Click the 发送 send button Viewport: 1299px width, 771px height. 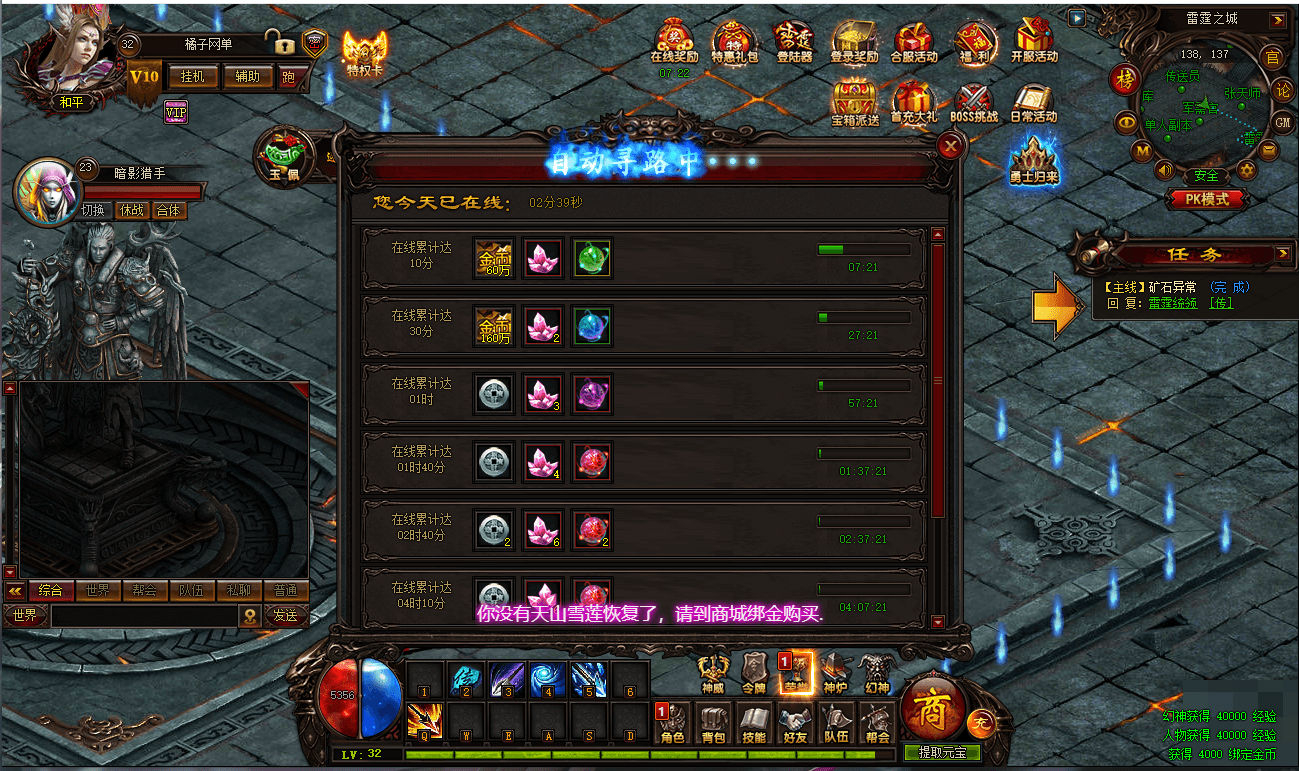pyautogui.click(x=286, y=616)
